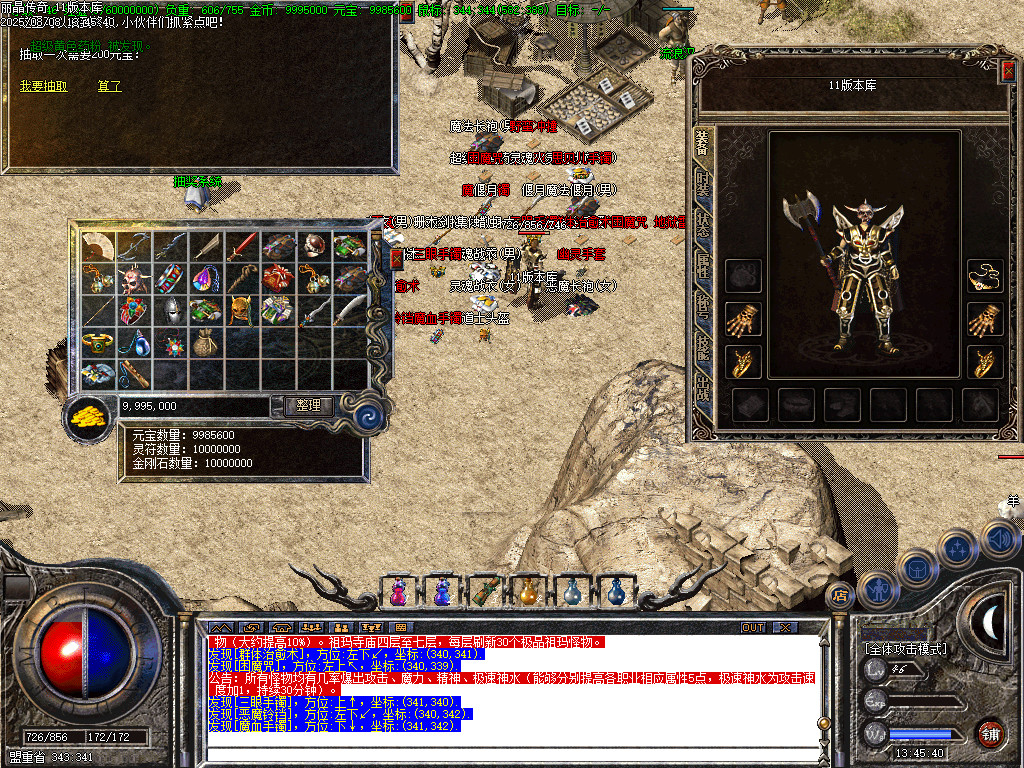Toggle the sound speaker button
The width and height of the screenshot is (1024, 768).
click(998, 541)
